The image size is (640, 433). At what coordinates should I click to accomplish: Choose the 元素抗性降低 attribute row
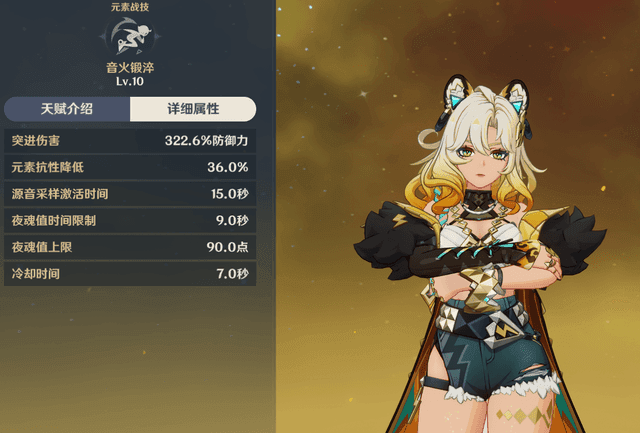click(129, 167)
